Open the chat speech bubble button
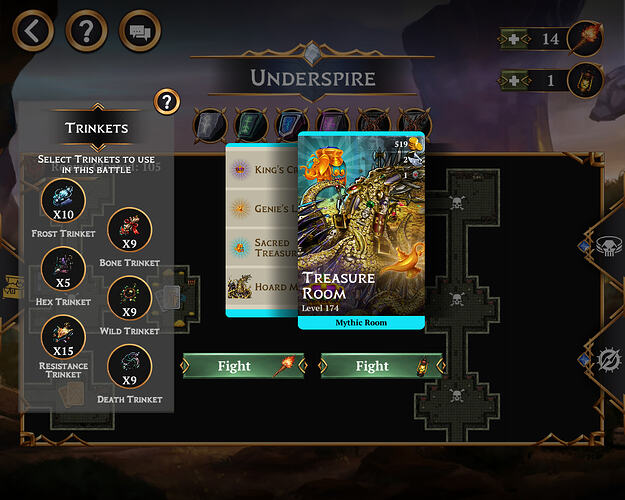This screenshot has width=625, height=500. point(140,30)
